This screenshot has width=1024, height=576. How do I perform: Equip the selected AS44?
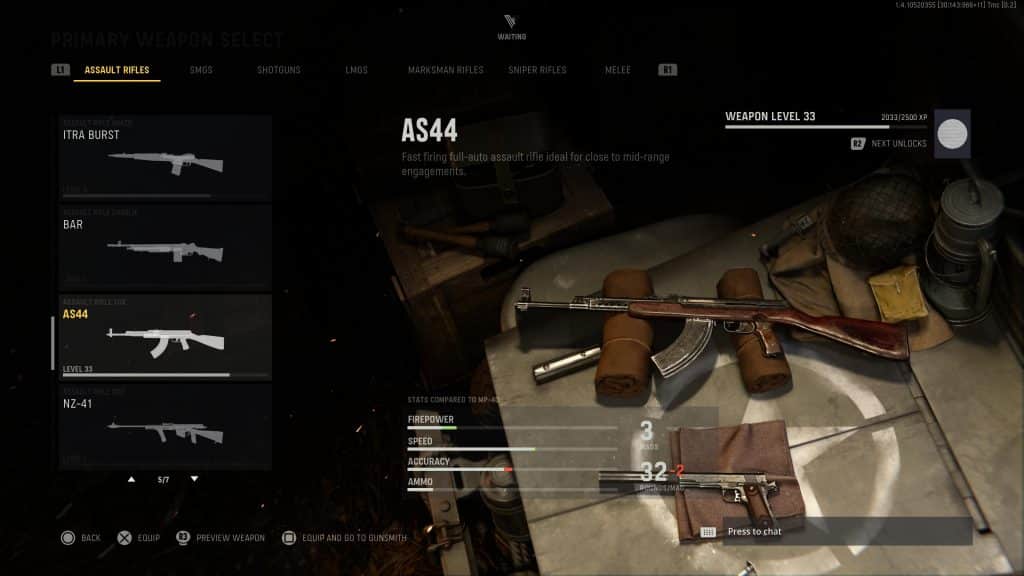click(x=138, y=538)
